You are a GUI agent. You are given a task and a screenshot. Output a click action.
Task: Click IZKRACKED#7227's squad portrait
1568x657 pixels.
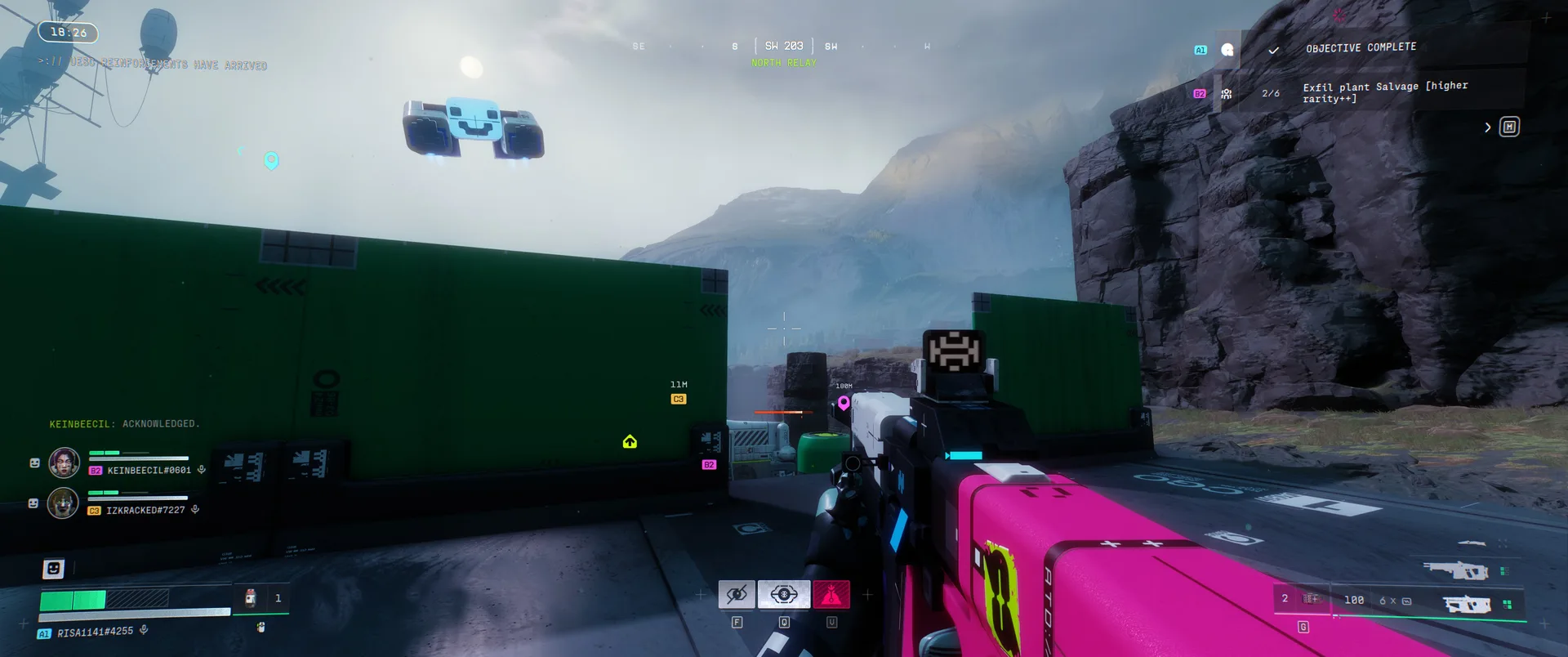coord(63,503)
